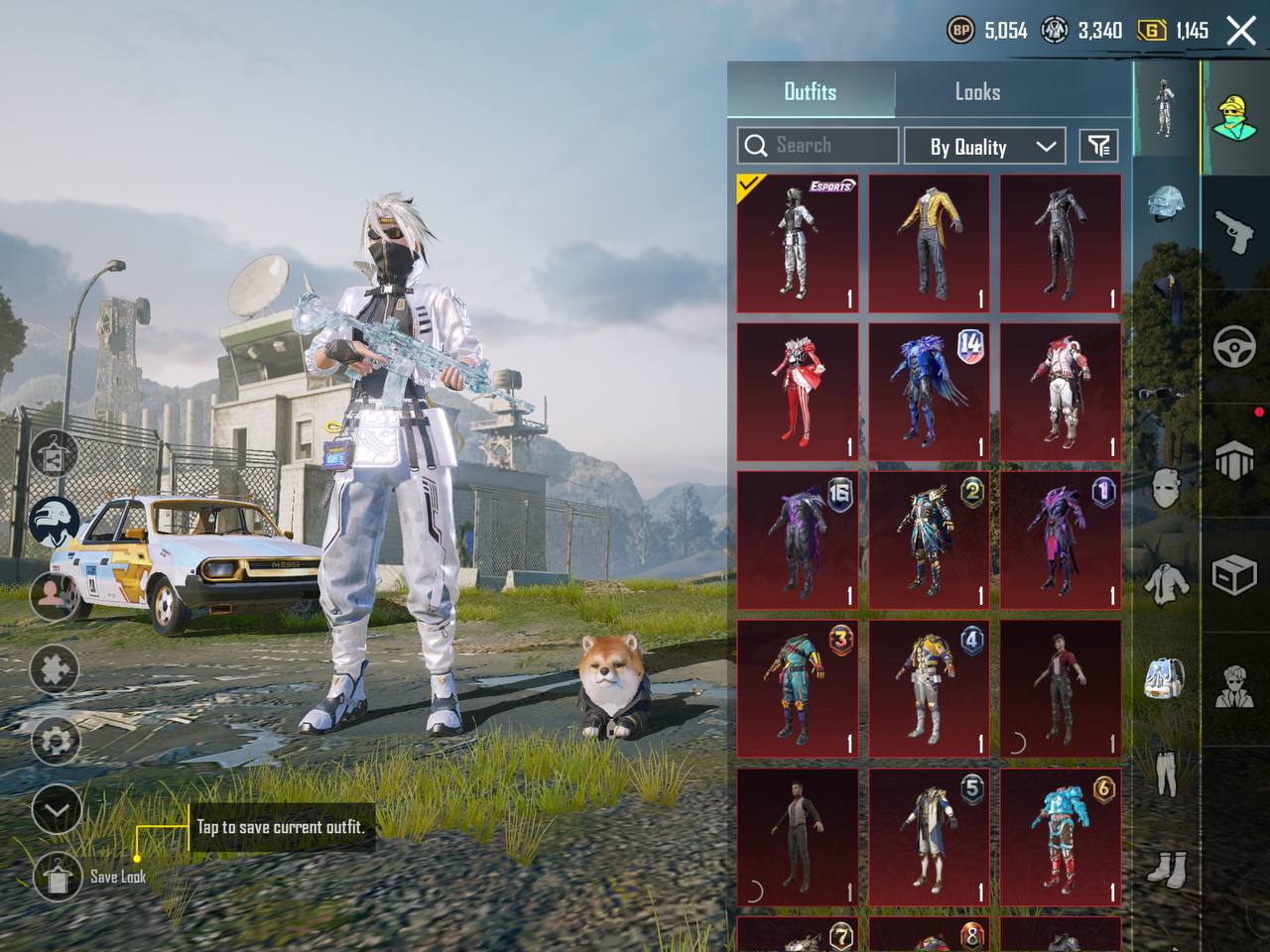Open the face mask category
Viewport: 1270px width, 952px height.
(x=1166, y=488)
